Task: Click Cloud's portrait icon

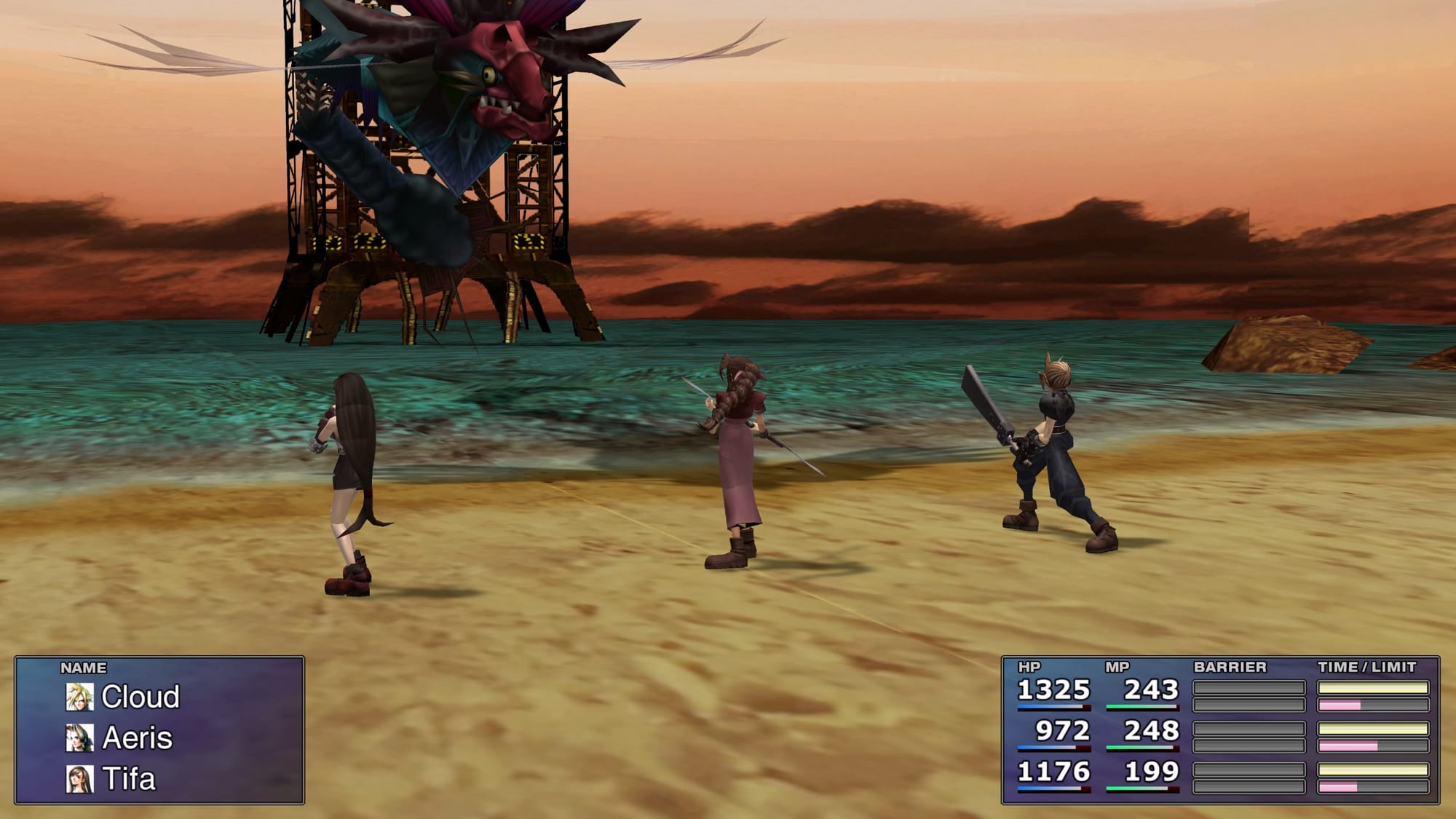Action: tap(80, 697)
